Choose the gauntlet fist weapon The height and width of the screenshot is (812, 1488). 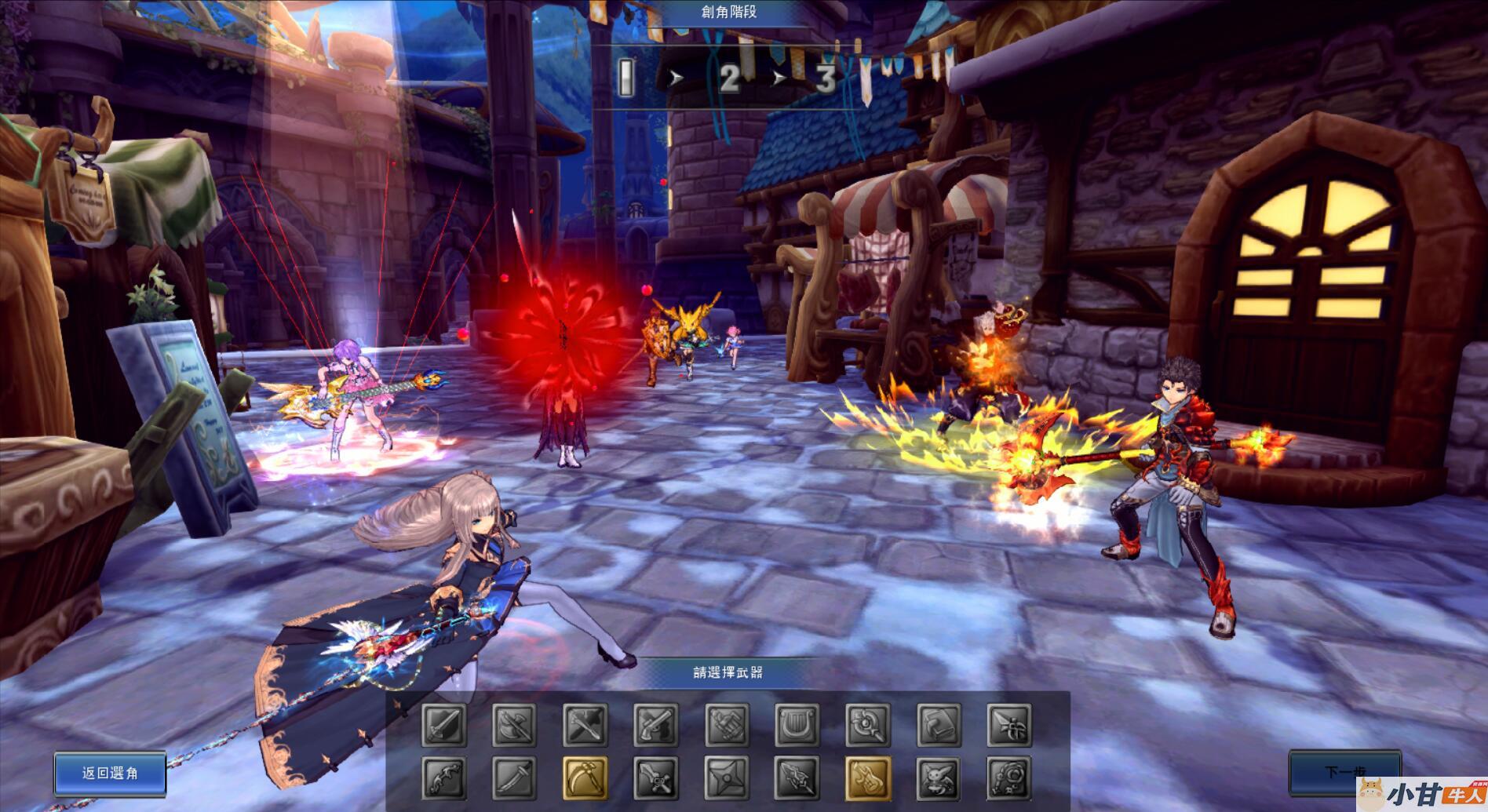pyautogui.click(x=727, y=724)
